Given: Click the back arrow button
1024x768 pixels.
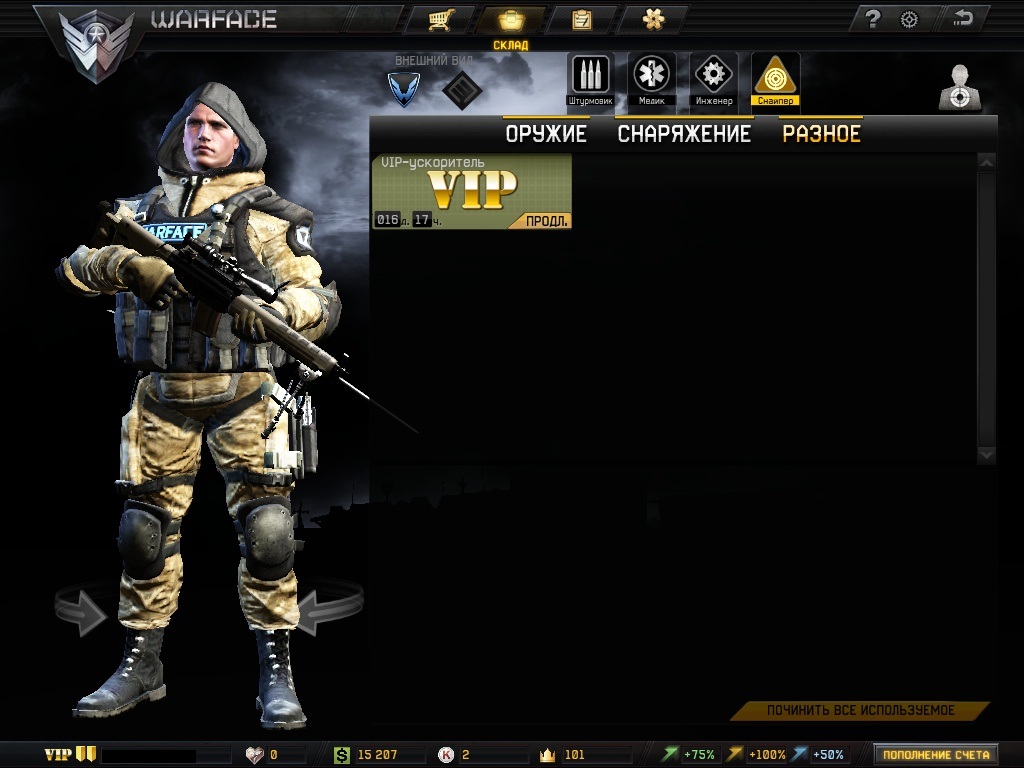Looking at the screenshot, I should (964, 18).
